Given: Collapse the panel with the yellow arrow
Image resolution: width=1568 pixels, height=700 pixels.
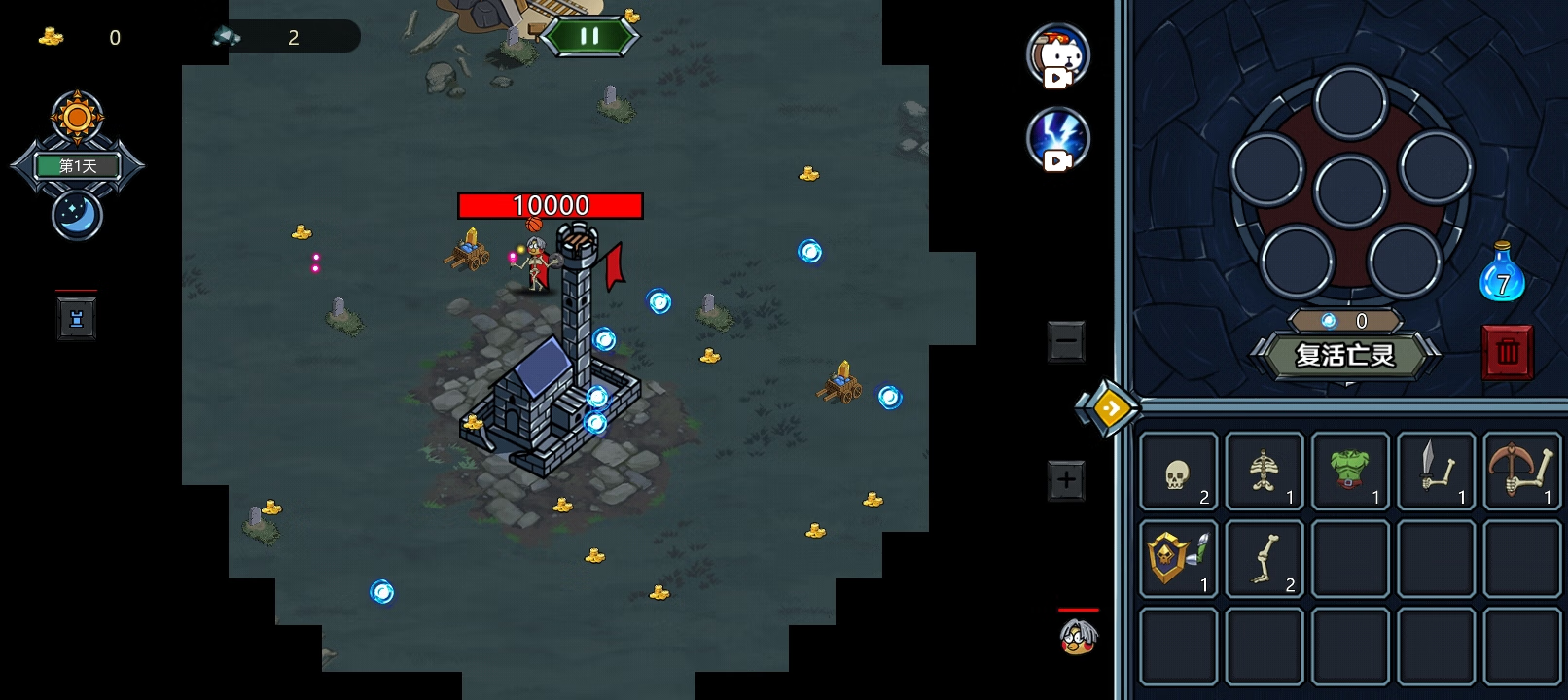Looking at the screenshot, I should [1109, 408].
